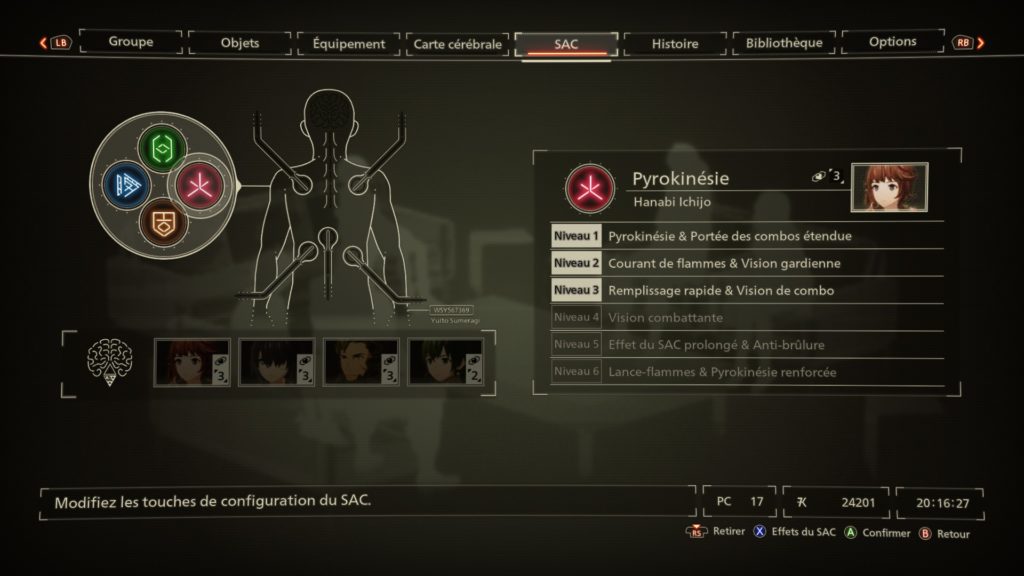
Task: Select the first red-haired character portrait slot
Action: coord(192,362)
